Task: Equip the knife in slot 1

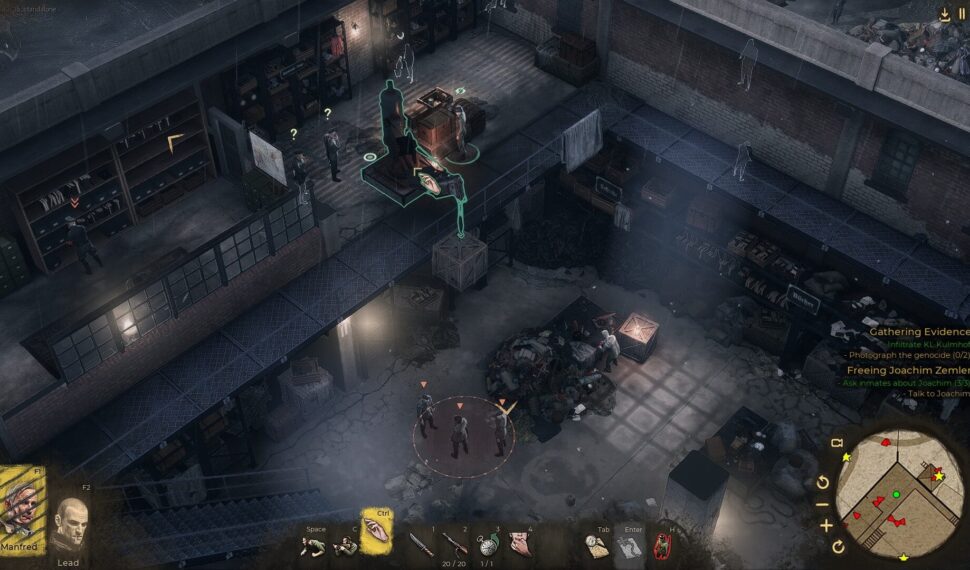Action: [x=419, y=545]
